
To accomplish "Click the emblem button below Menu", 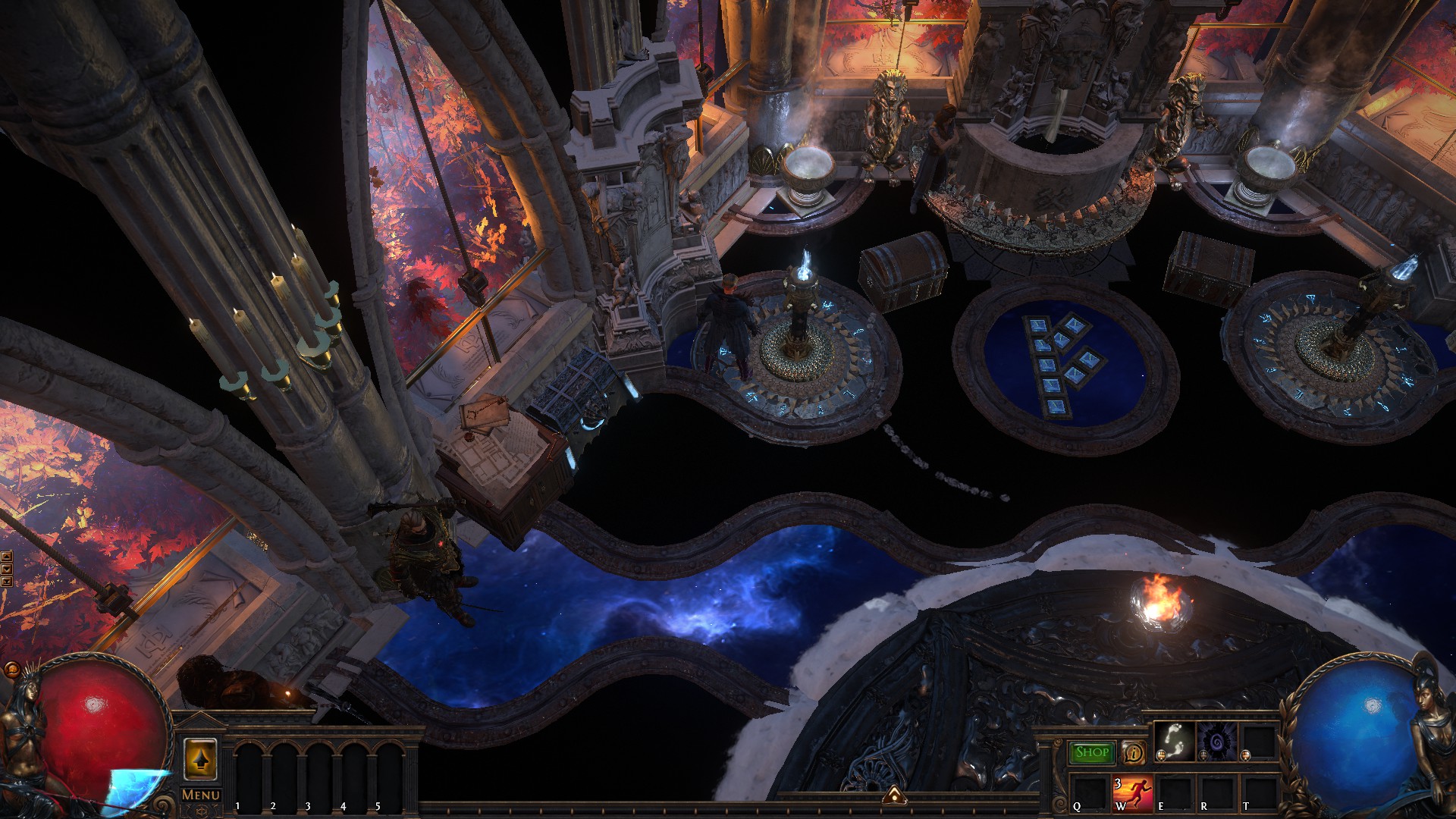I will pos(201,811).
